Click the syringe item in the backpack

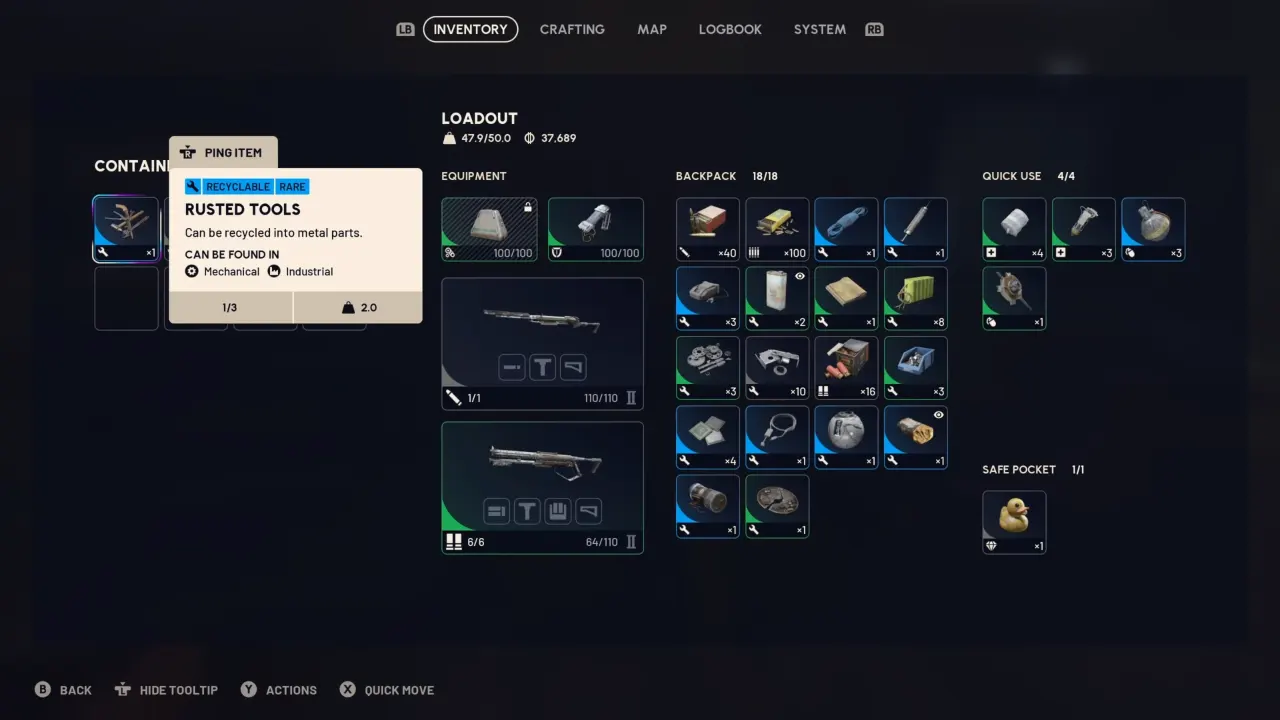(x=915, y=230)
